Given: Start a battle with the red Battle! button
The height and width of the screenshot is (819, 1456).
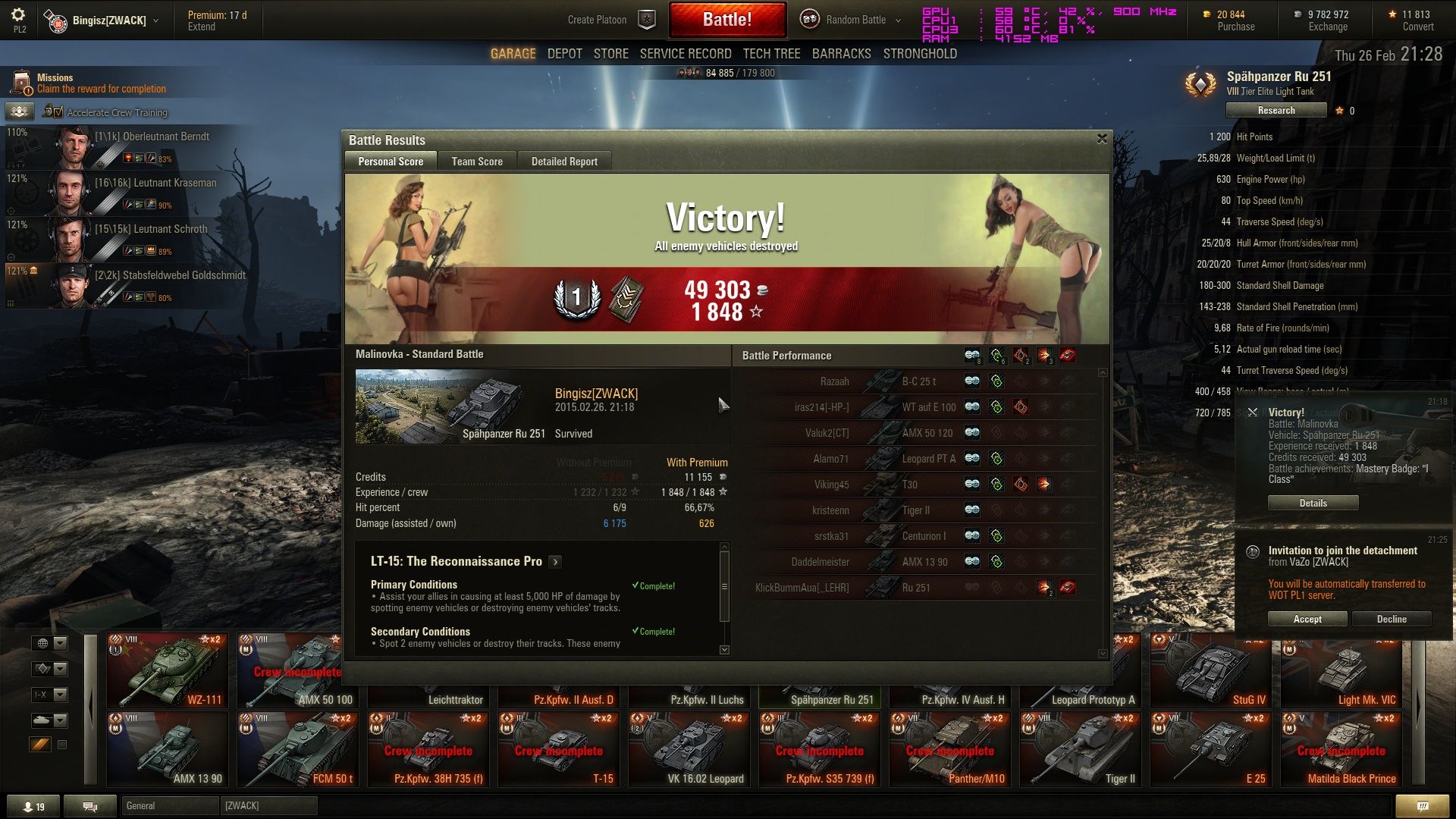Looking at the screenshot, I should click(726, 20).
